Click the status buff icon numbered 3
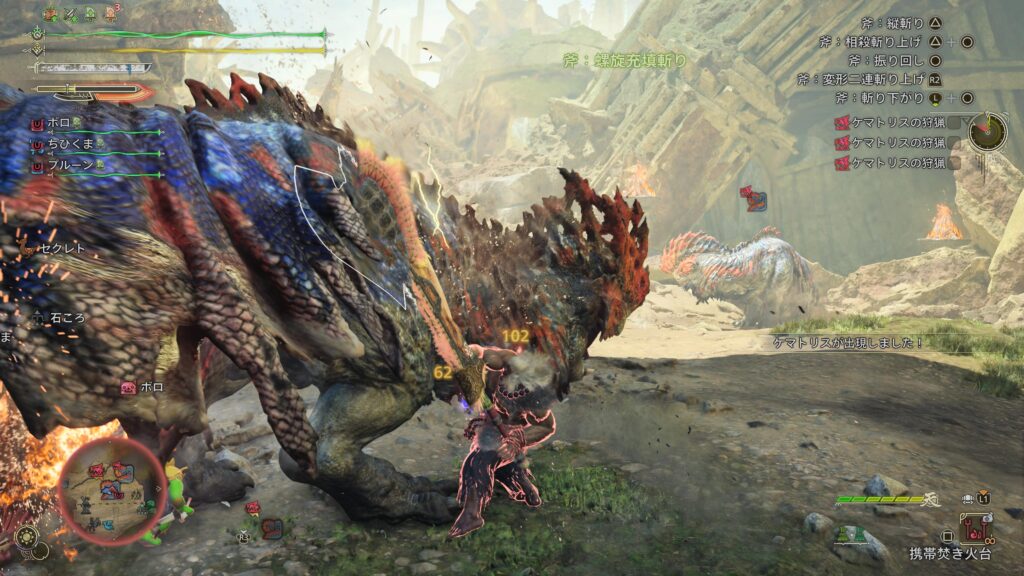Viewport: 1024px width, 576px height. tap(109, 14)
